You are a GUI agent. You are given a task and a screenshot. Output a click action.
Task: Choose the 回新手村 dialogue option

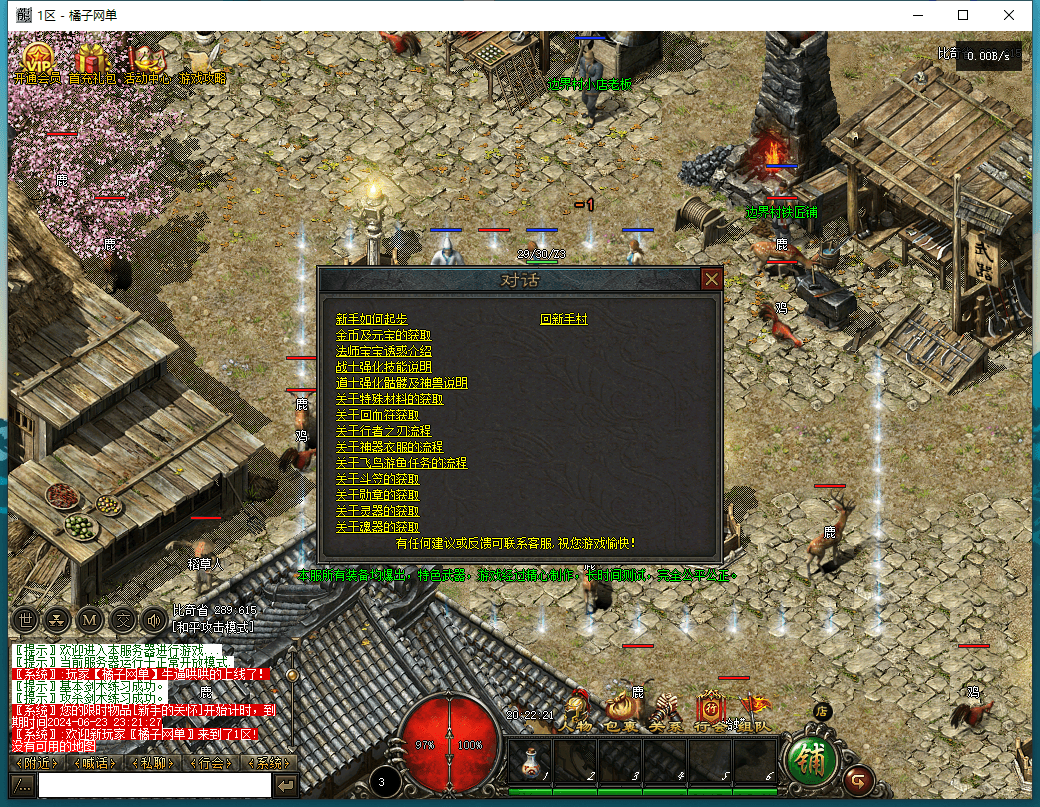click(x=564, y=319)
